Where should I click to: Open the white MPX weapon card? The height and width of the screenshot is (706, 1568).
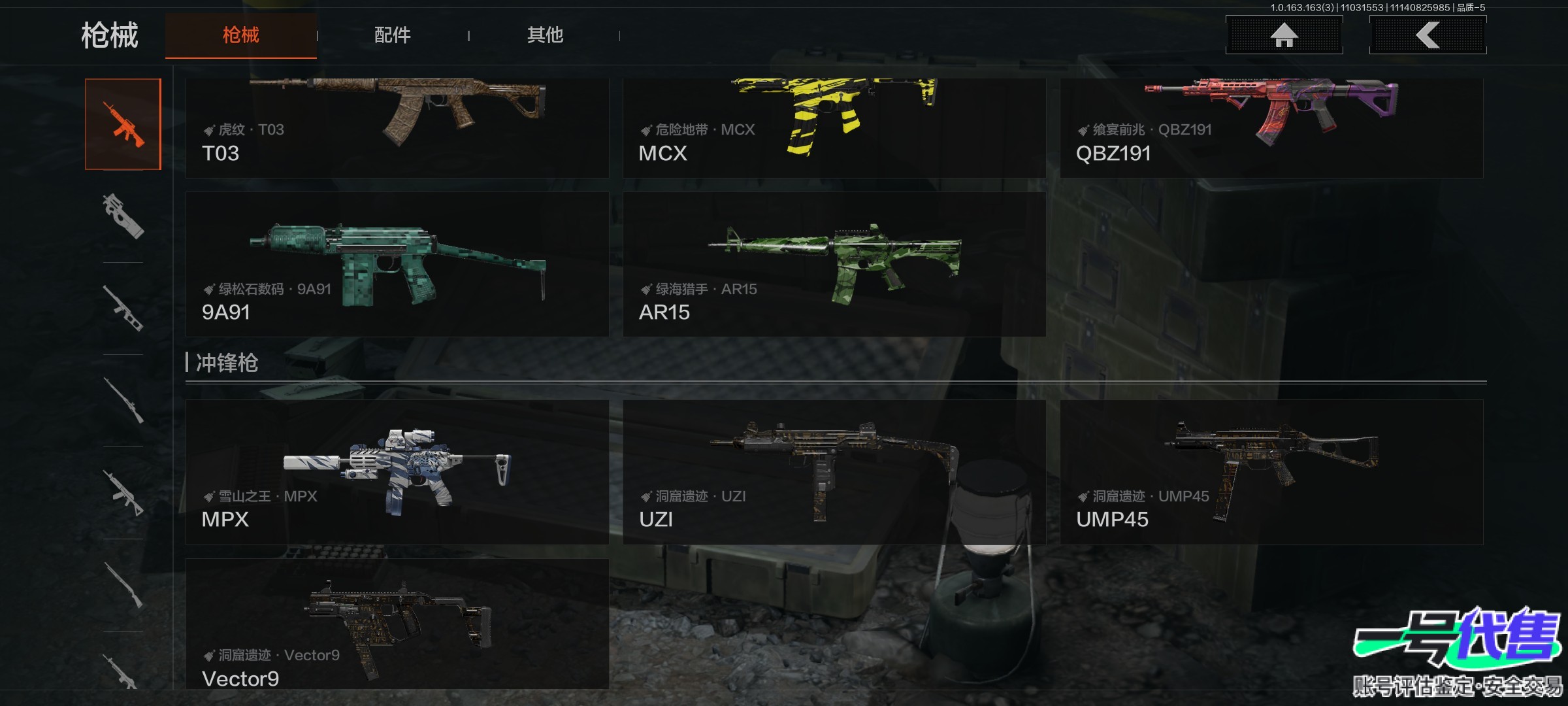(x=397, y=472)
